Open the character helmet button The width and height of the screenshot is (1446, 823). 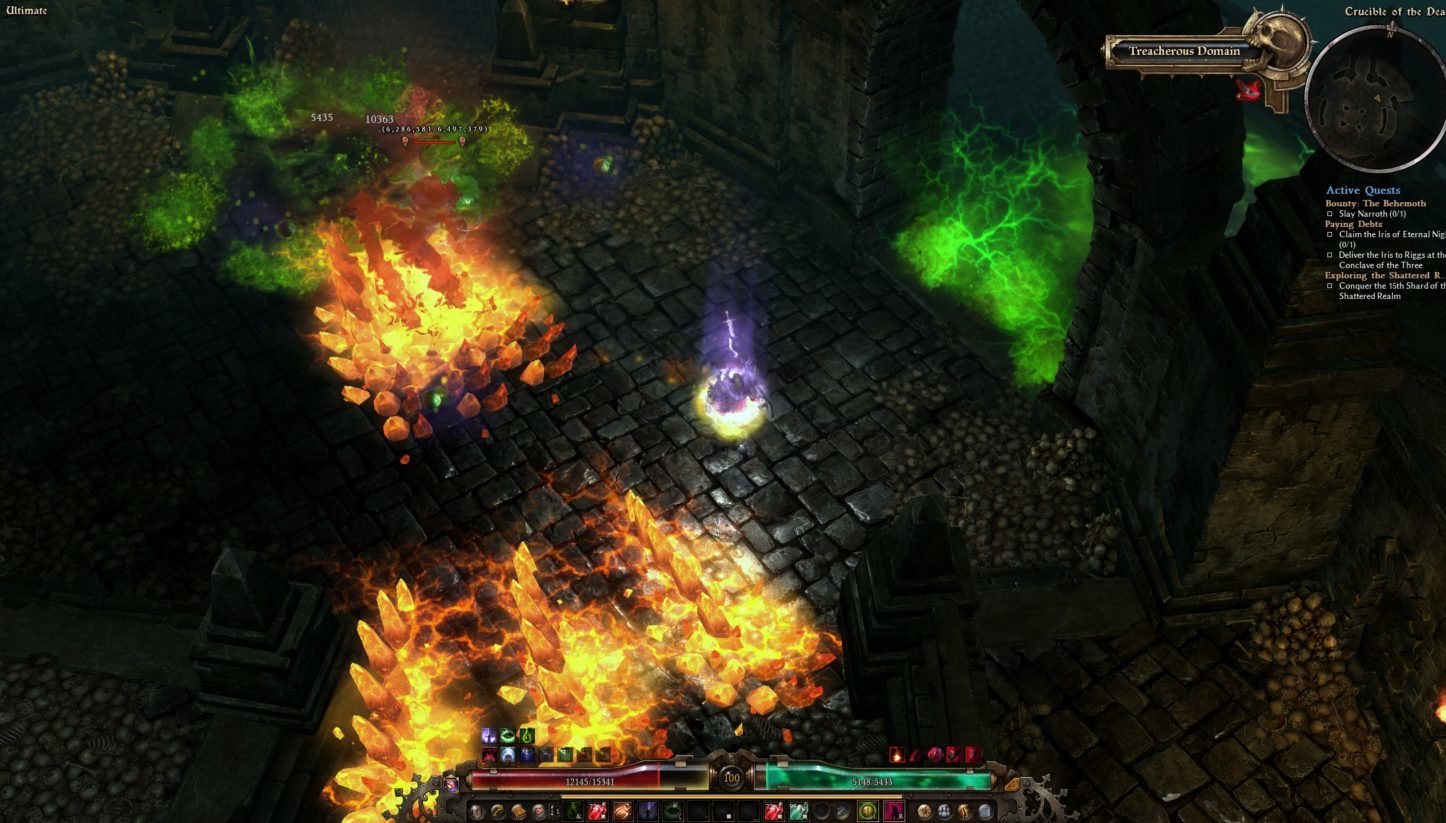(x=477, y=811)
